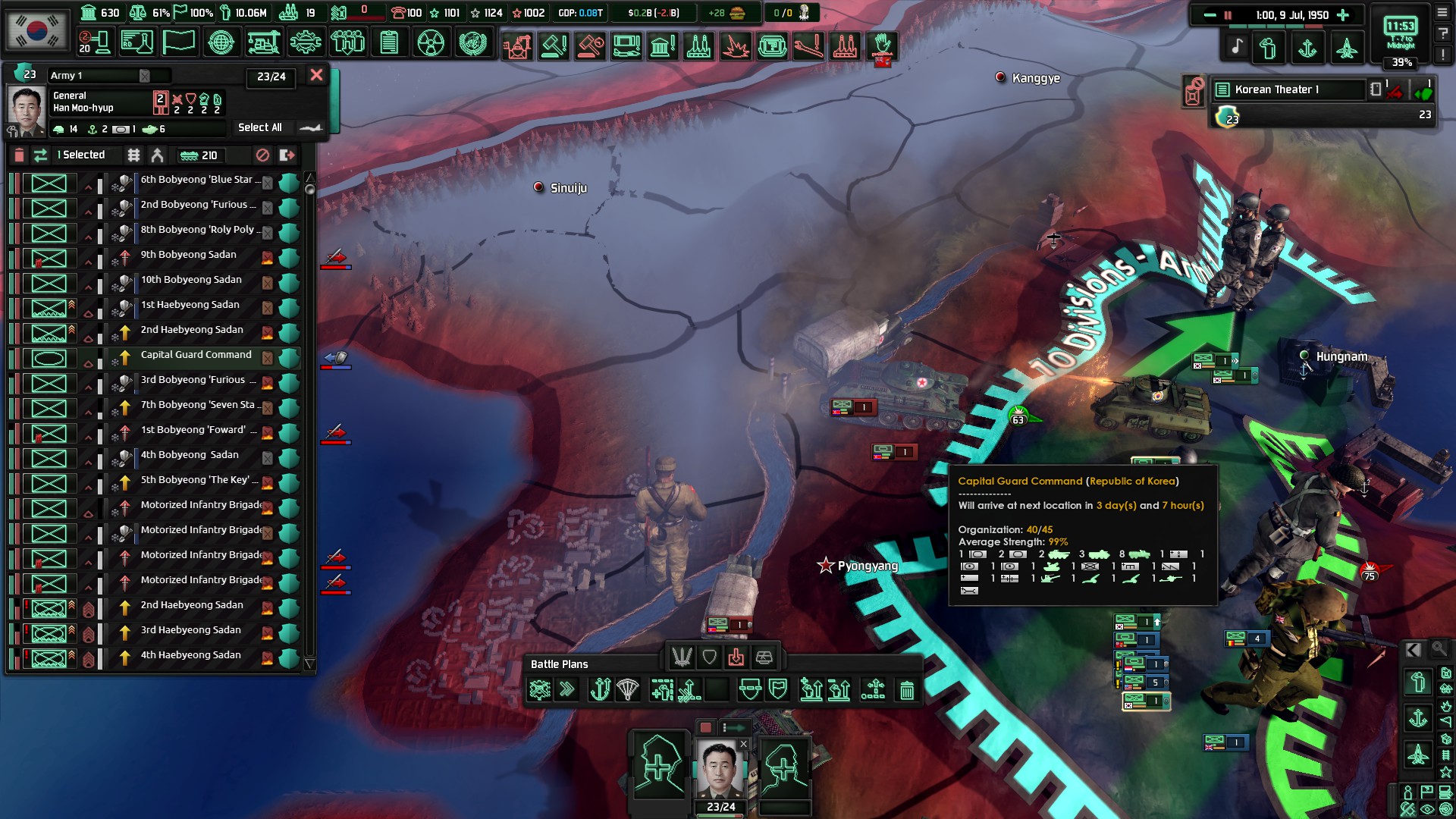Select General Han Moo-hyup portrait at bottom
This screenshot has height=819, width=1456.
720,769
